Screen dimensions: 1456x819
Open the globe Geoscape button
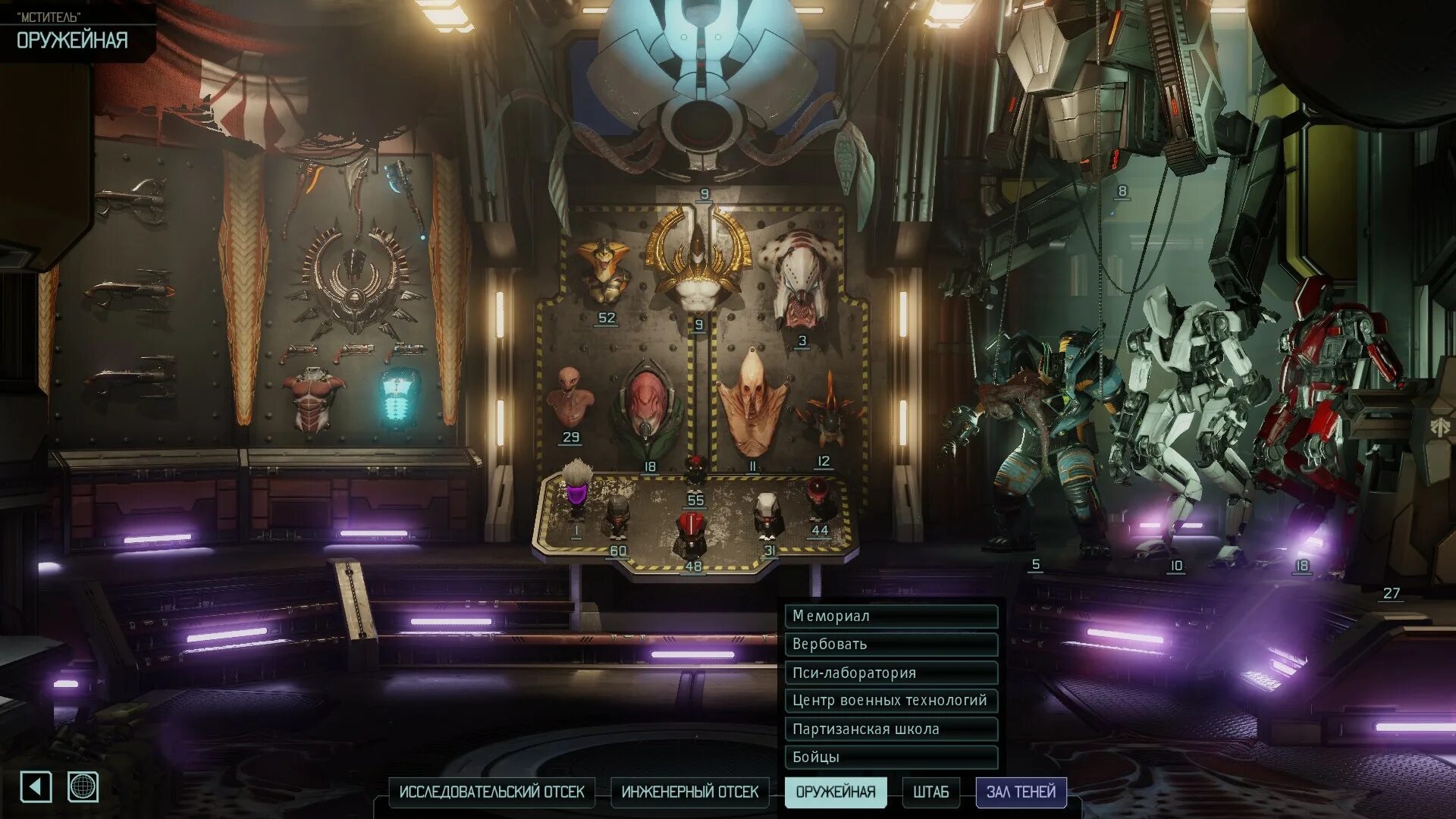point(83,786)
